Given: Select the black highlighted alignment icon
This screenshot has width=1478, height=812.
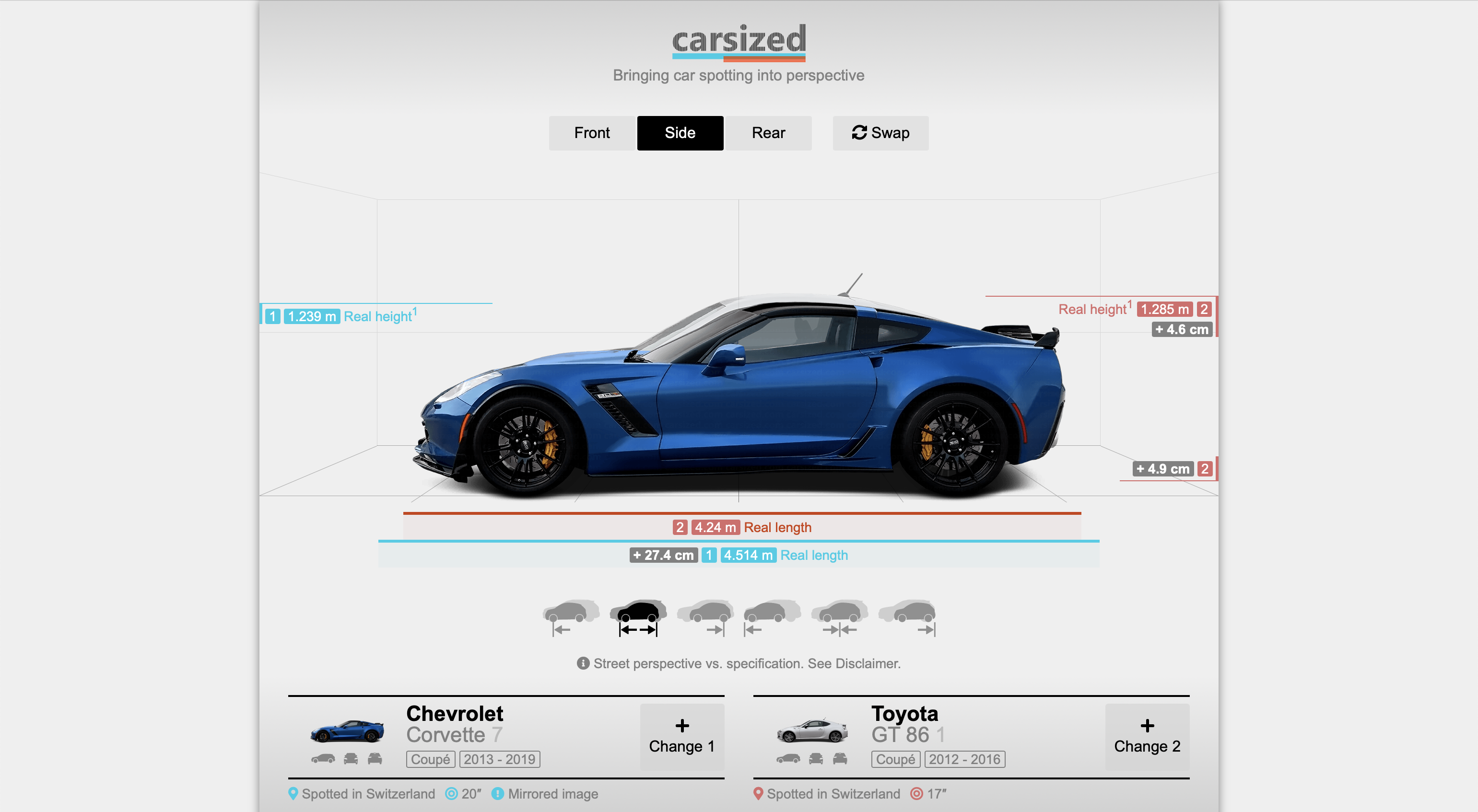Looking at the screenshot, I should coord(638,617).
